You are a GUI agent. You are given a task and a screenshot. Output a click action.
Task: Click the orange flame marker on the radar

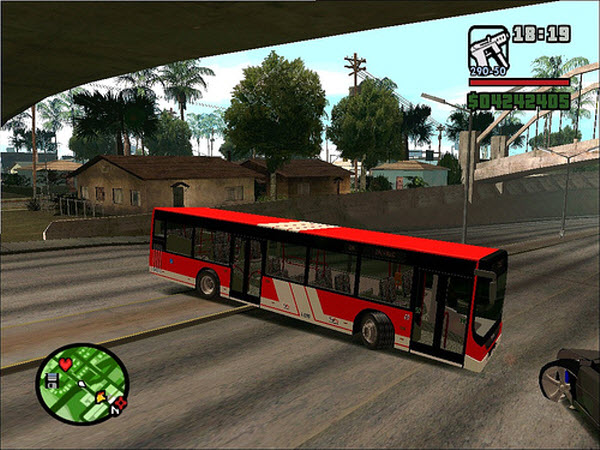pos(101,398)
